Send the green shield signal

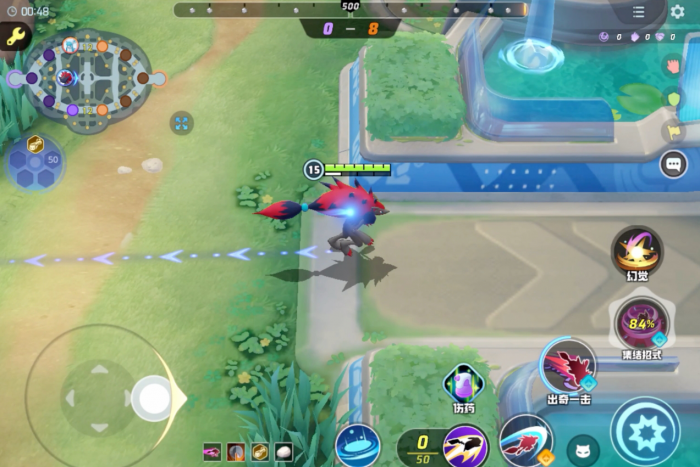click(673, 99)
